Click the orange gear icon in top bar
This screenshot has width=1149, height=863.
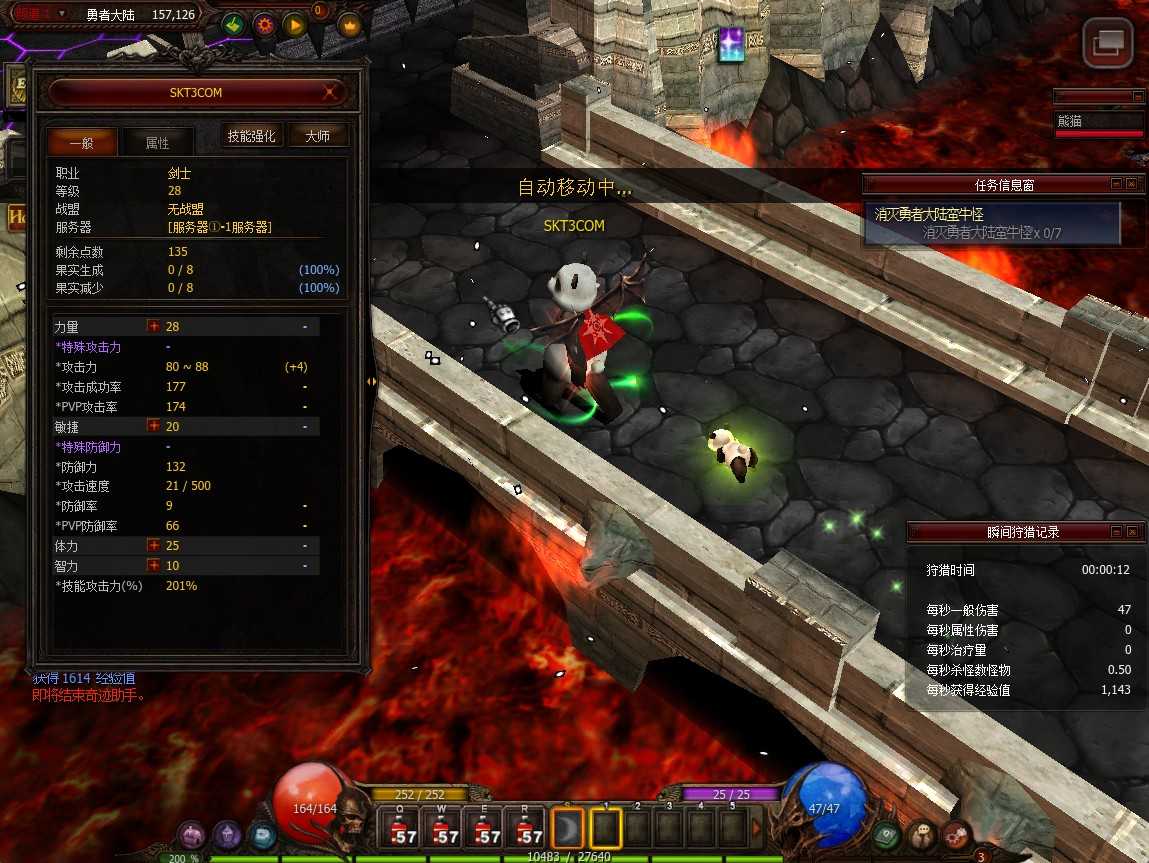pyautogui.click(x=264, y=24)
